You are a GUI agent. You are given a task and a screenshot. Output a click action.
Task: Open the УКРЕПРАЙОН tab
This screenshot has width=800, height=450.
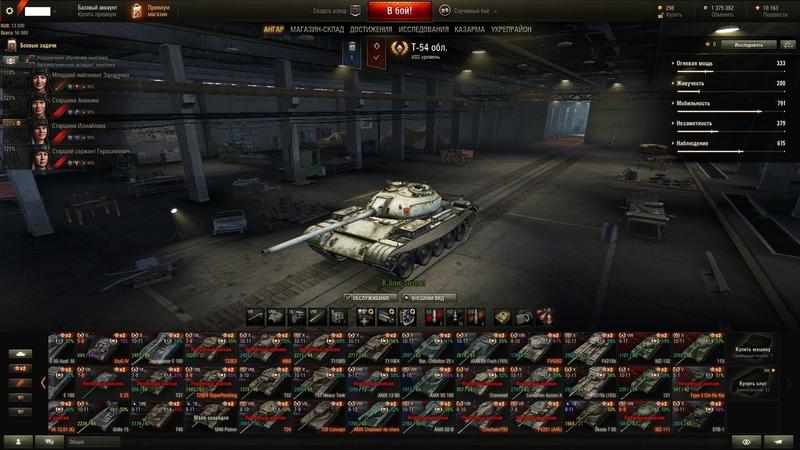[513, 30]
